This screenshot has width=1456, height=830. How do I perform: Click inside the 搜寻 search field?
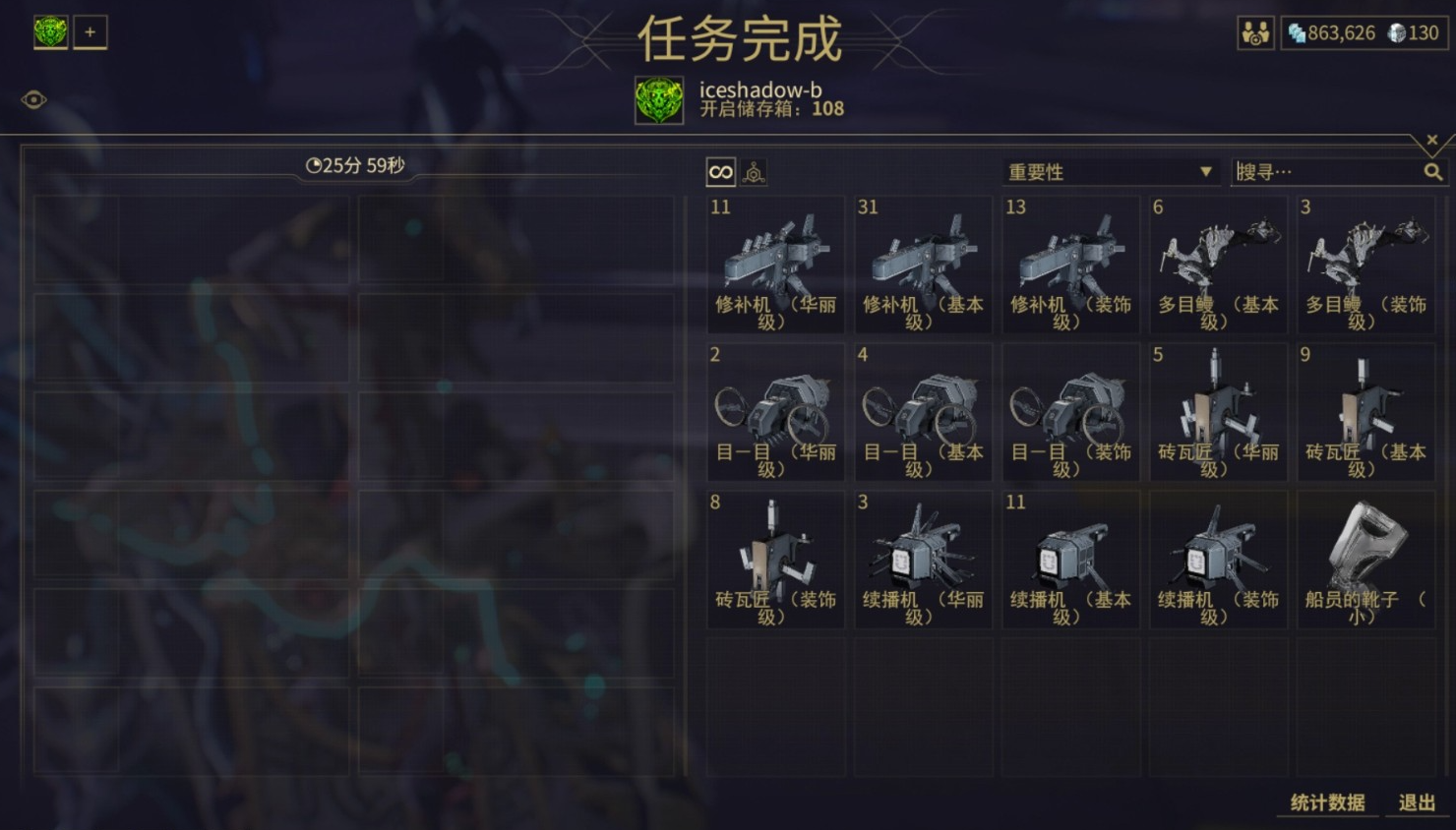point(1318,170)
